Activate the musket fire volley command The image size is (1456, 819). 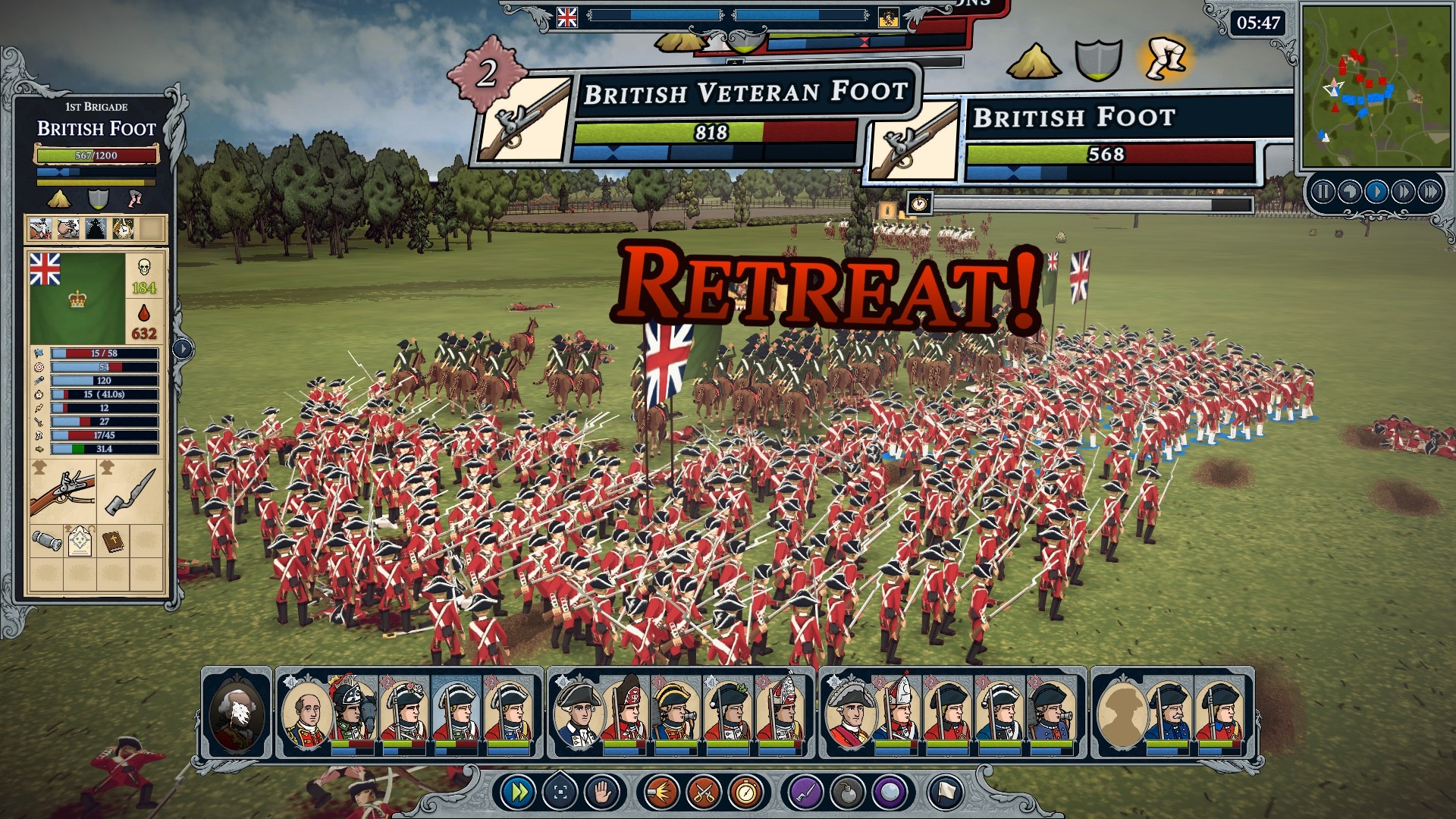point(661,793)
